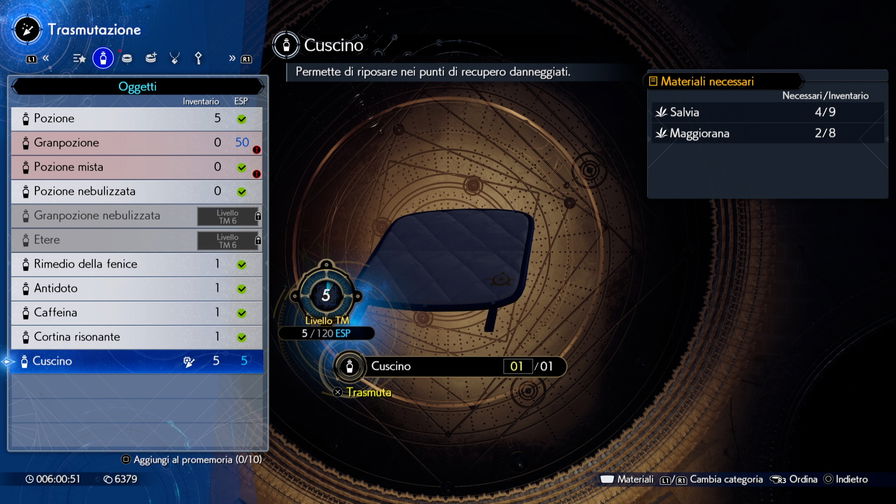Open the bracelet-with-plus category tab
896x504 pixels.
pyautogui.click(x=150, y=58)
